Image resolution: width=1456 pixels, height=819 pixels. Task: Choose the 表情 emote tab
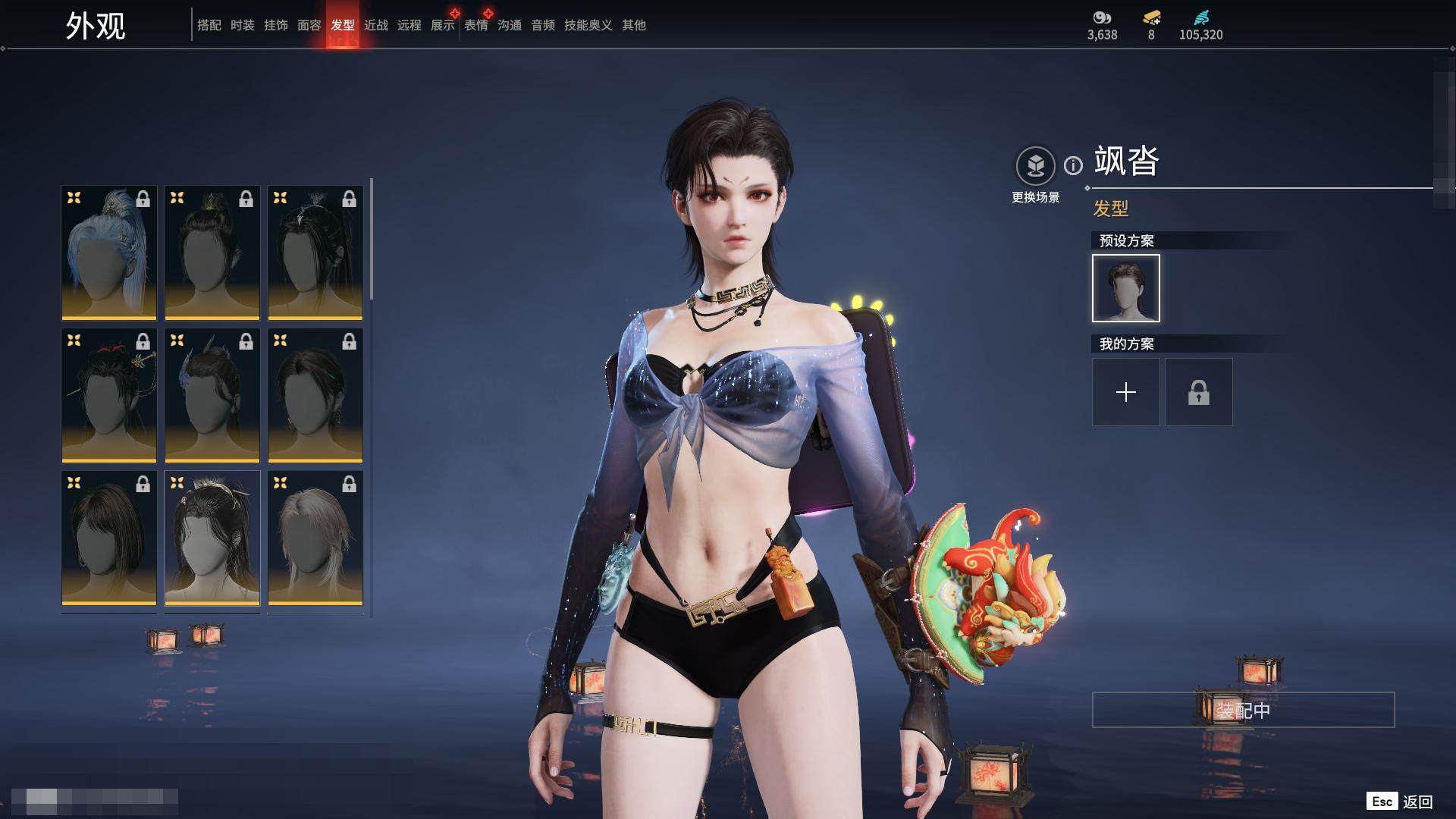[x=476, y=25]
